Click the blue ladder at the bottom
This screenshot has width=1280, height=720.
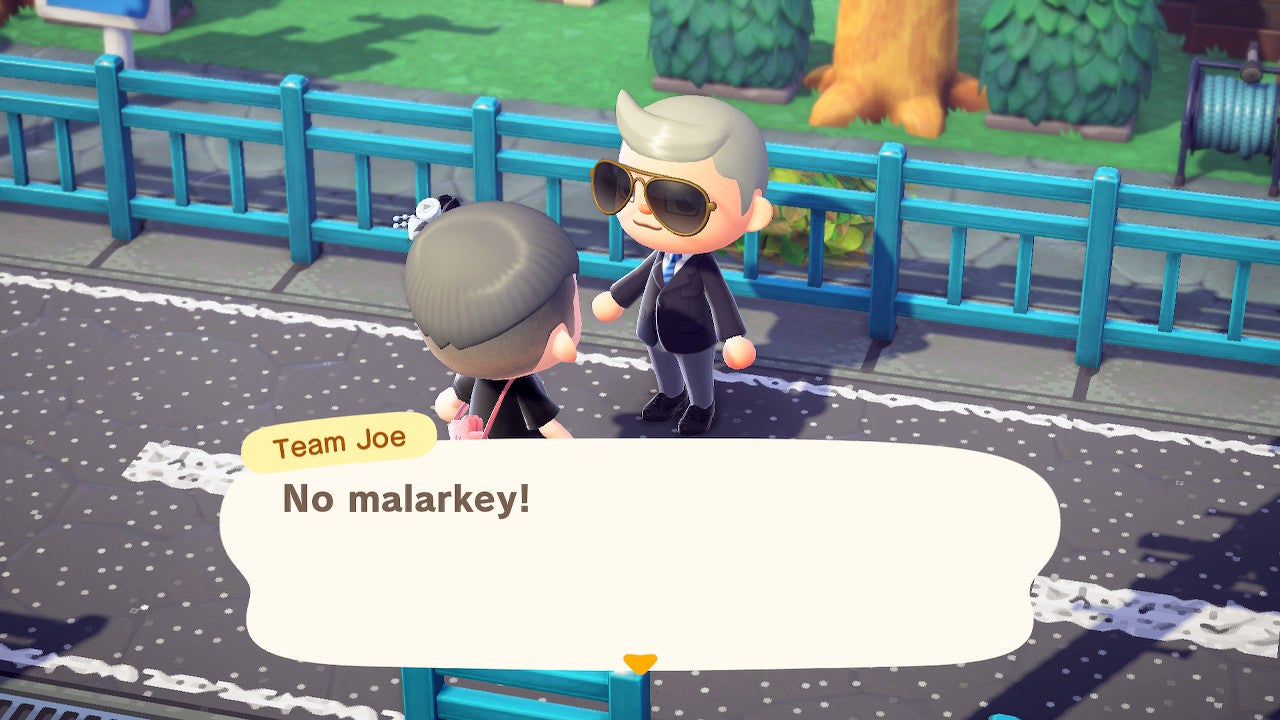pos(520,700)
